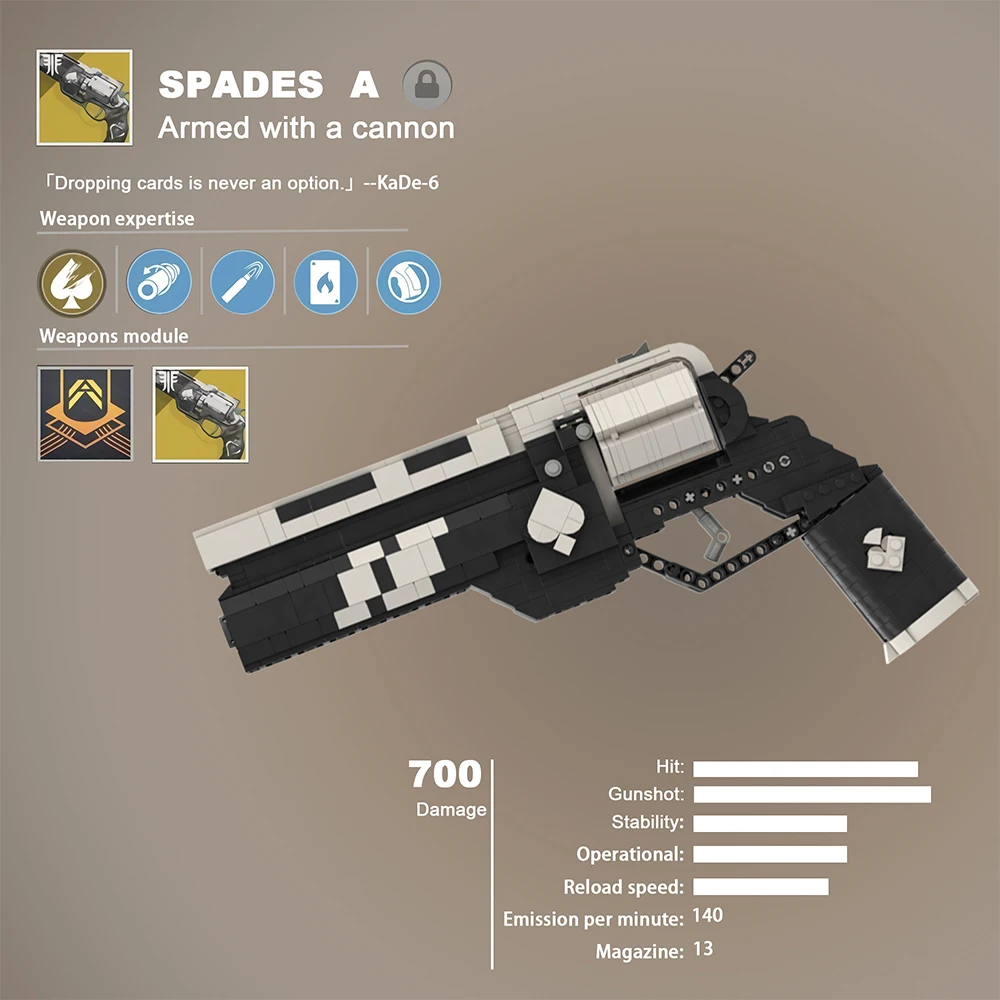Image resolution: width=1000 pixels, height=1000 pixels.
Task: Choose the barrel perk icon
Action: (159, 282)
